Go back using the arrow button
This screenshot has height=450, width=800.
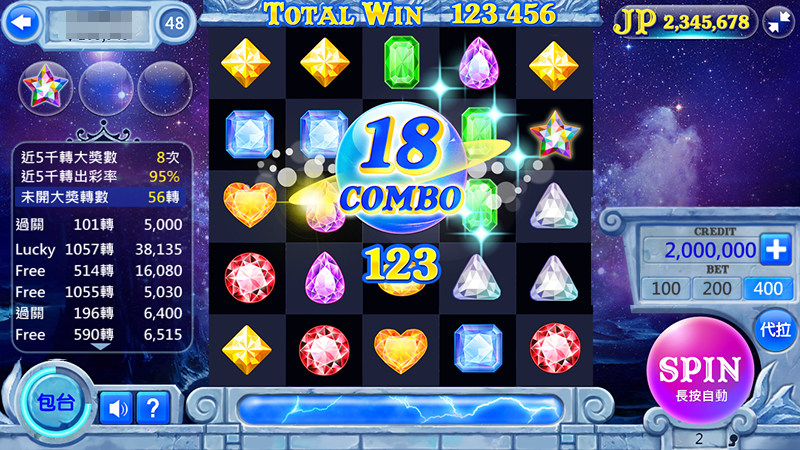22,20
